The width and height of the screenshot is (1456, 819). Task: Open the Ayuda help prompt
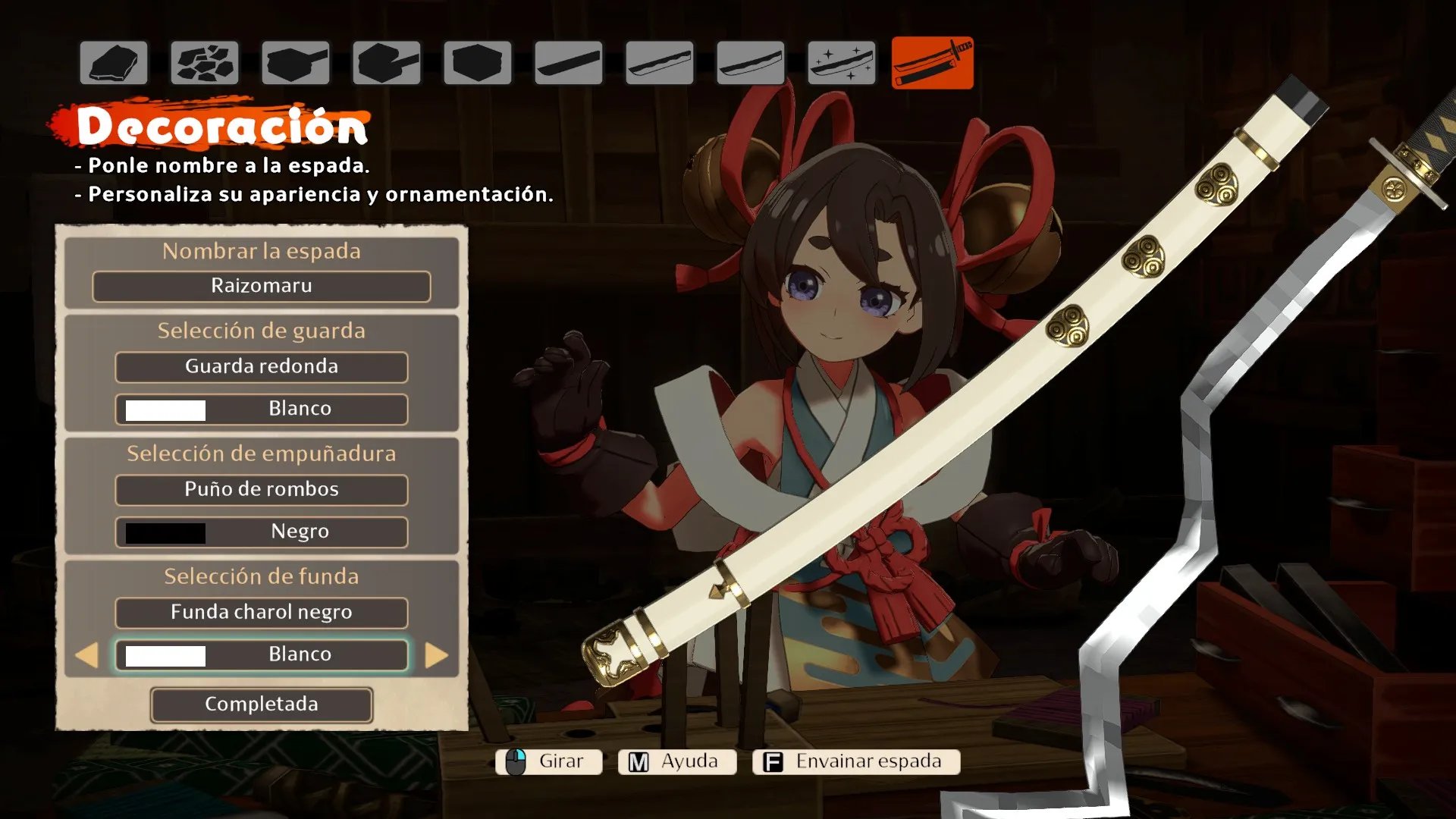(676, 761)
